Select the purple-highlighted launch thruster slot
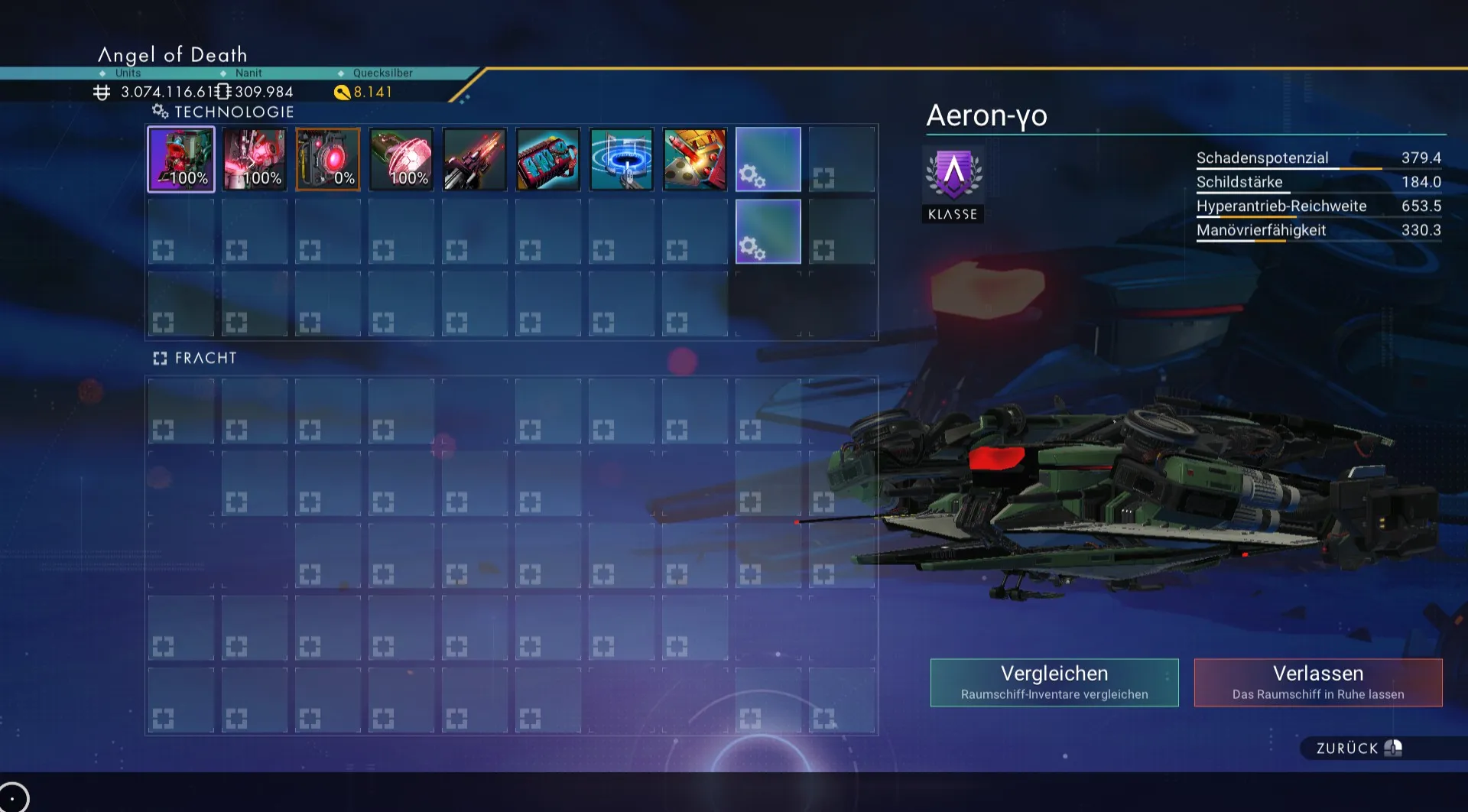The height and width of the screenshot is (812, 1468). (181, 159)
